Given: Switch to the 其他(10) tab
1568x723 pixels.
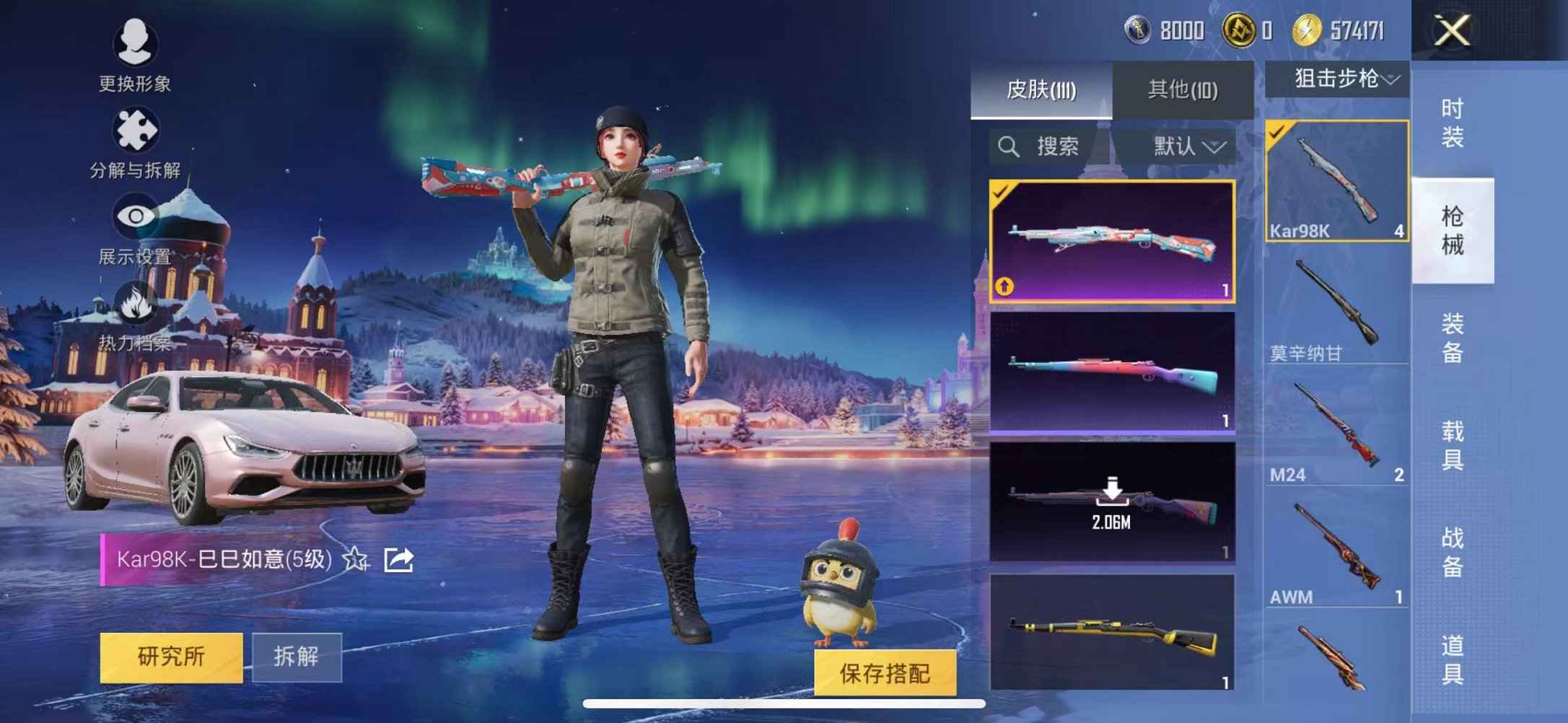Looking at the screenshot, I should point(1182,88).
